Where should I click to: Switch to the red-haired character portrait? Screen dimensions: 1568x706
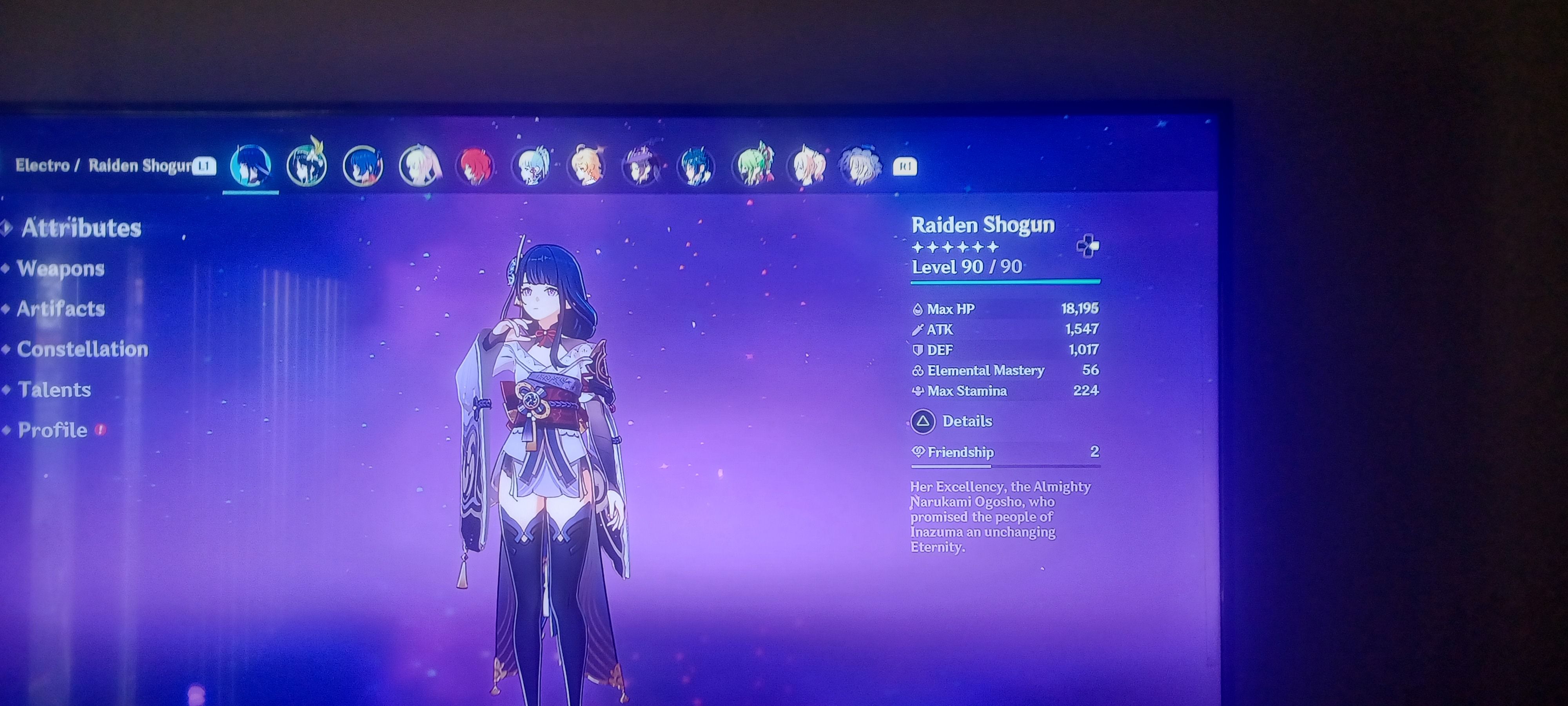pos(475,166)
